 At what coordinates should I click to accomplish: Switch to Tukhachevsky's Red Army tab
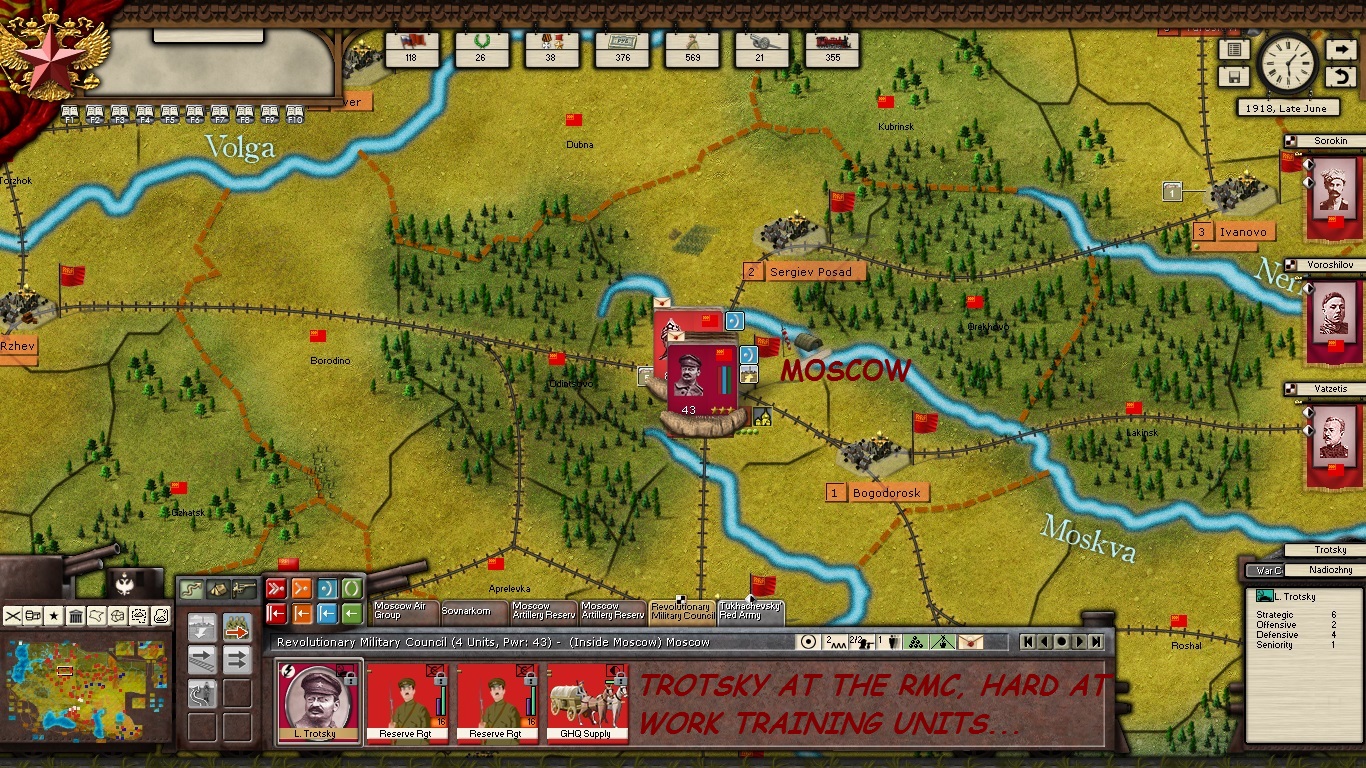pos(750,611)
